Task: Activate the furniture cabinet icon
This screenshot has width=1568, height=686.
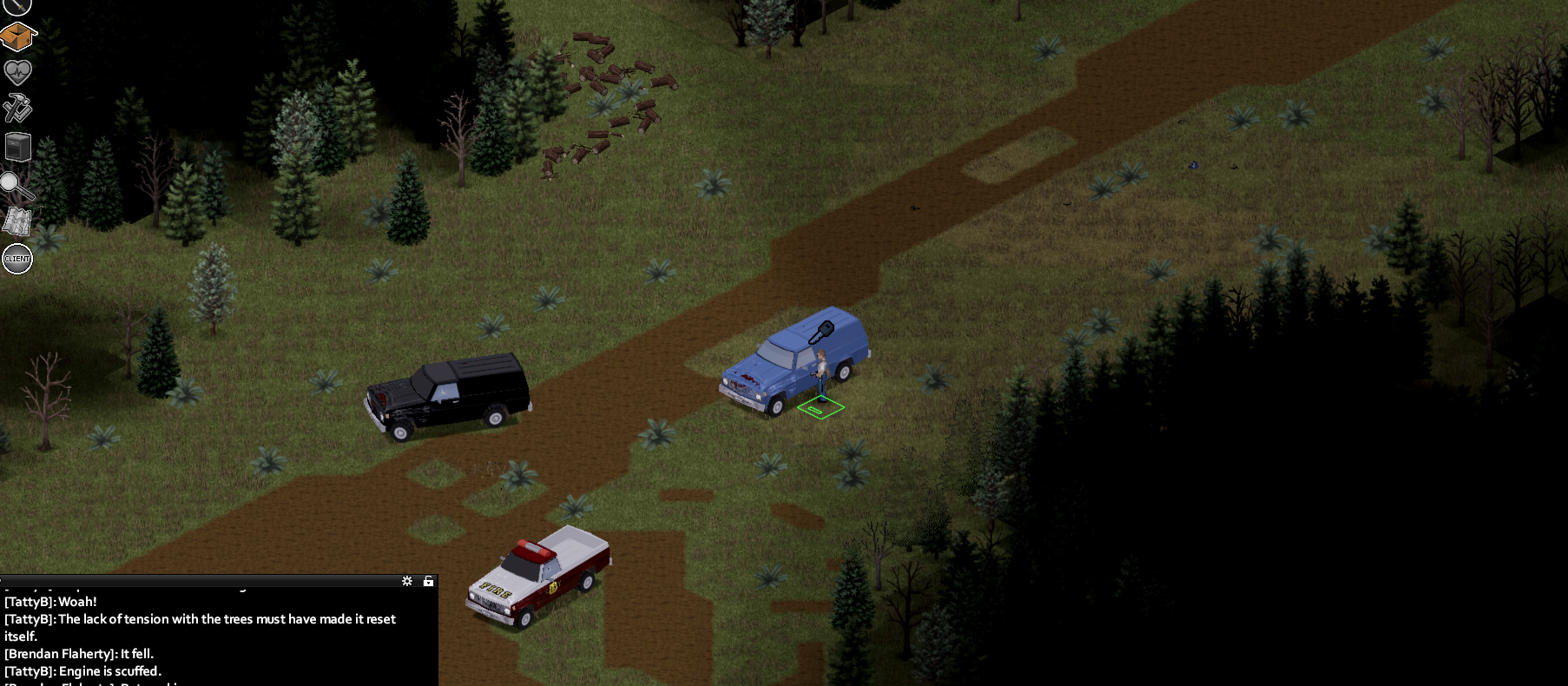Action: click(x=17, y=147)
